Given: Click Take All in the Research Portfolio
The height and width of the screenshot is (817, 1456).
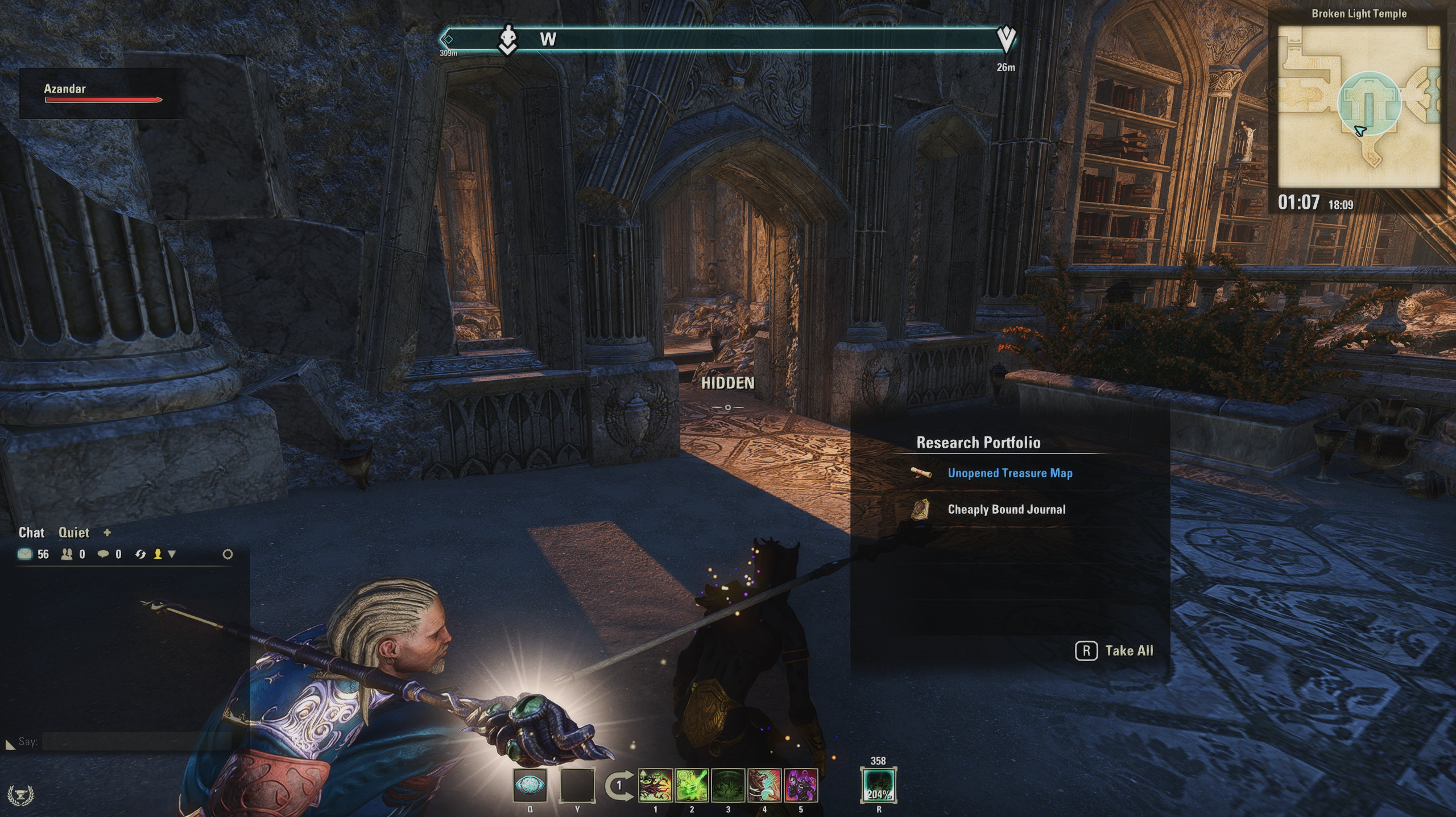Looking at the screenshot, I should coord(1115,651).
